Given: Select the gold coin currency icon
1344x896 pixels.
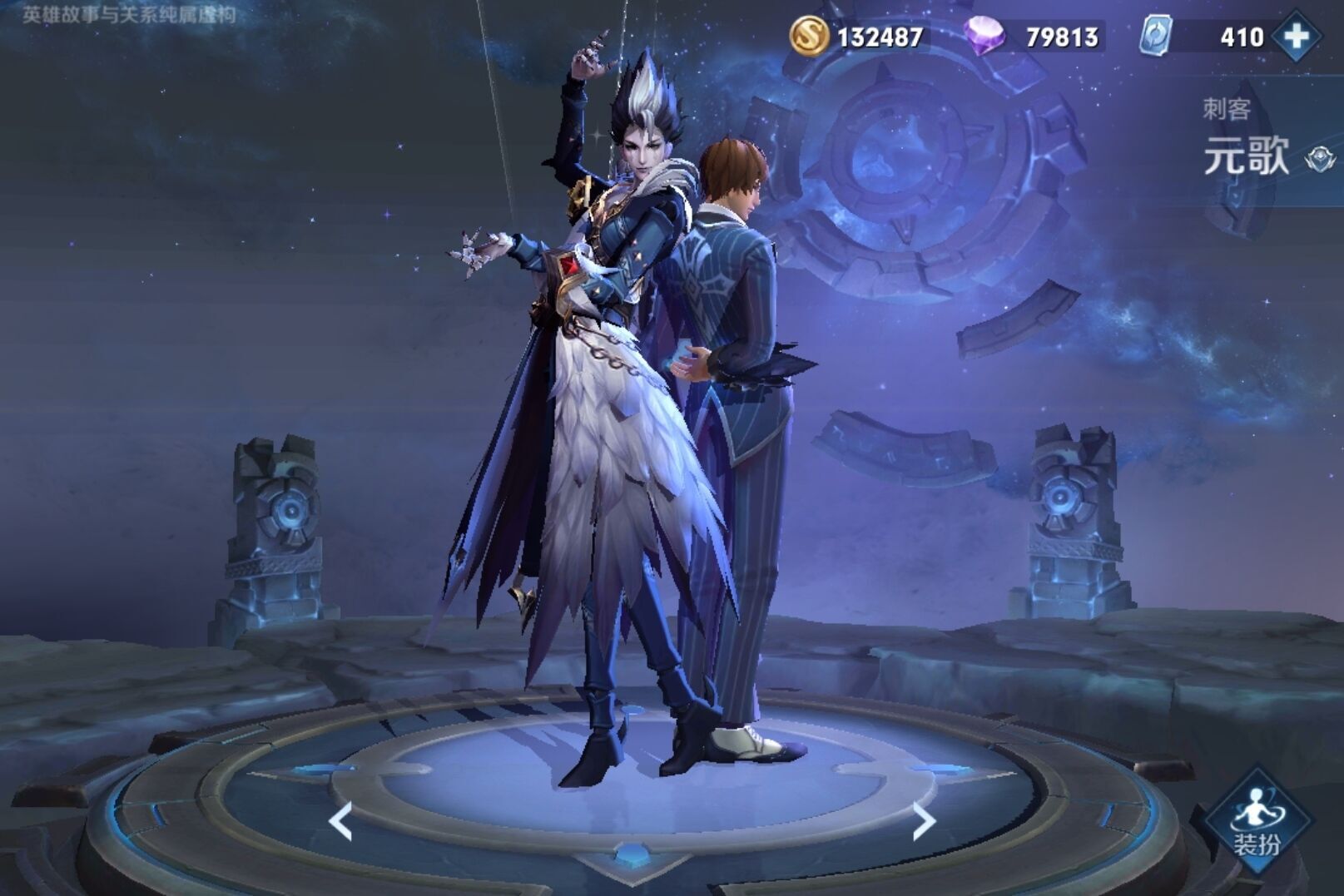Looking at the screenshot, I should [808, 36].
